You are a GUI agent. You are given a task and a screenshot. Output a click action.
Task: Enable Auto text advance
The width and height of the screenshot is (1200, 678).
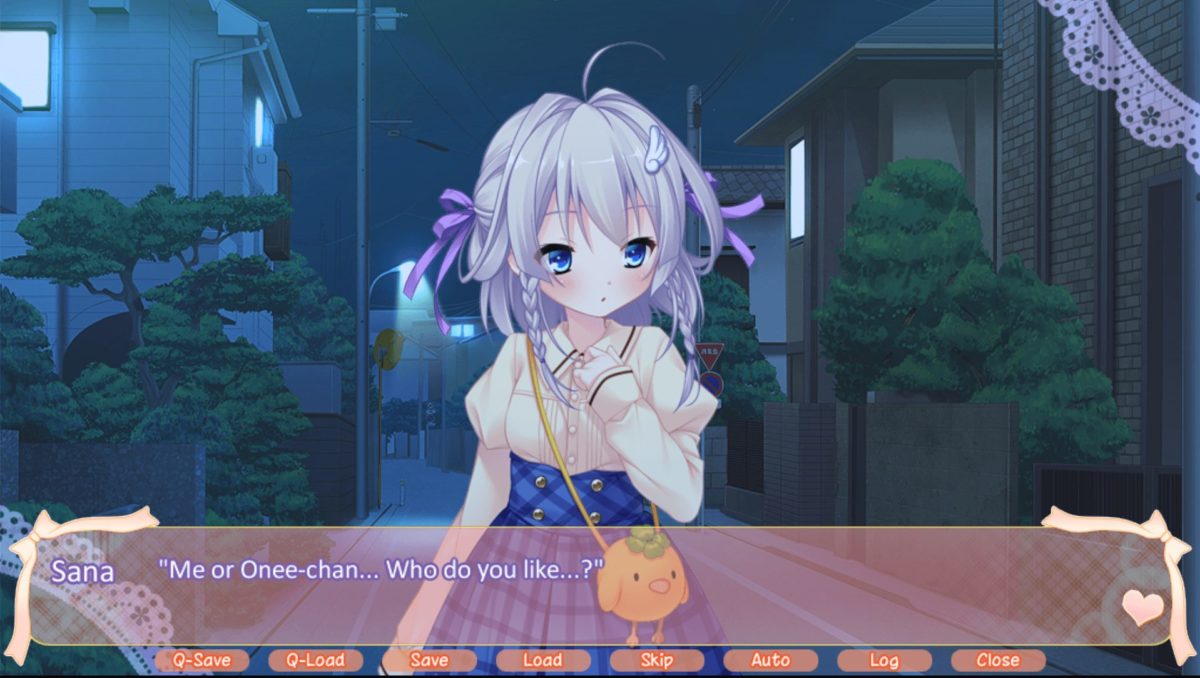[770, 660]
